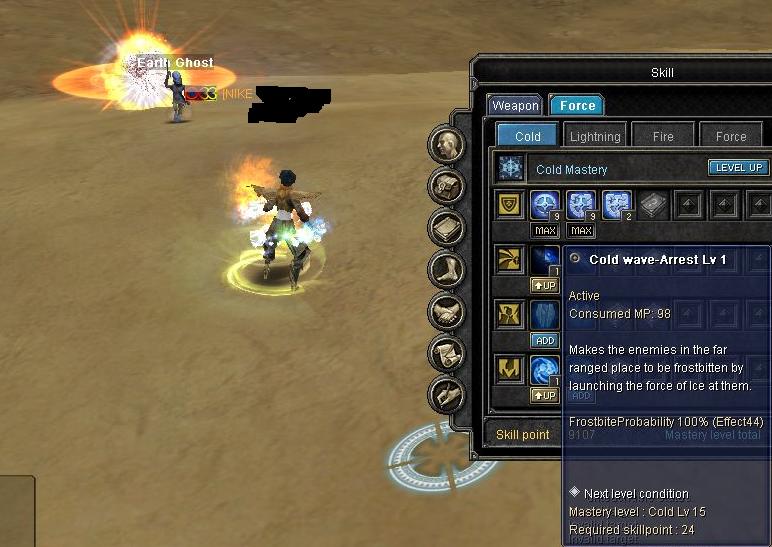The width and height of the screenshot is (772, 547).
Task: Level up Cold Mastery
Action: click(738, 168)
